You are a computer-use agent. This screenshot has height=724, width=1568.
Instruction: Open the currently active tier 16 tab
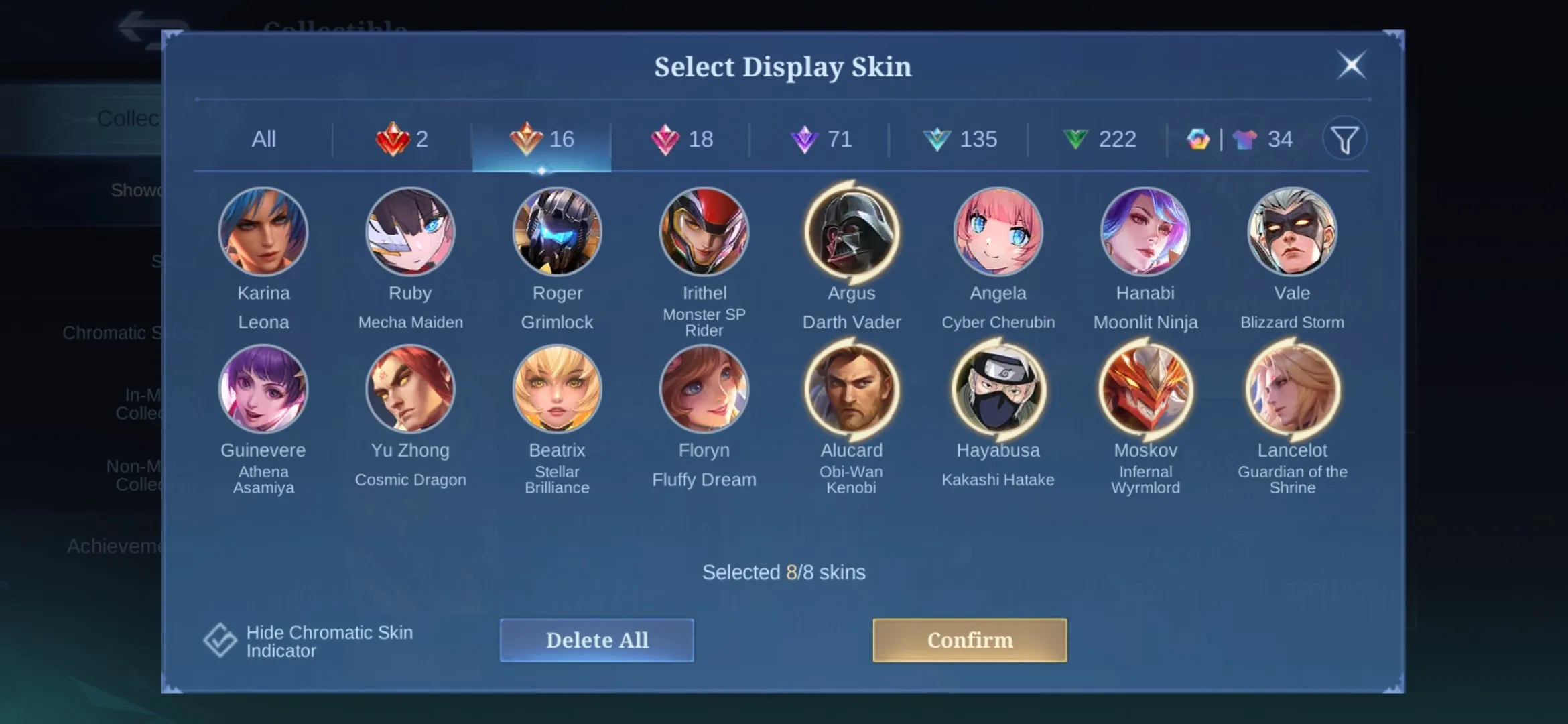(x=543, y=139)
